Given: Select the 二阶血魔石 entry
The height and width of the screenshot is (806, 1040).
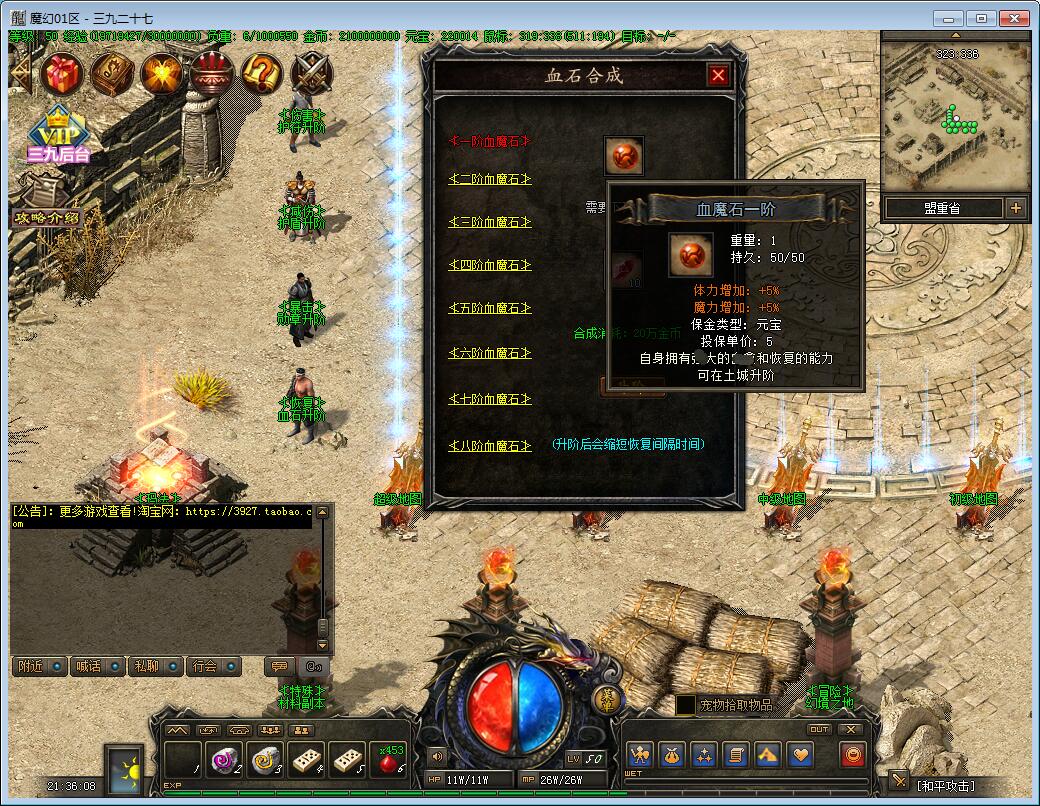Looking at the screenshot, I should click(489, 180).
